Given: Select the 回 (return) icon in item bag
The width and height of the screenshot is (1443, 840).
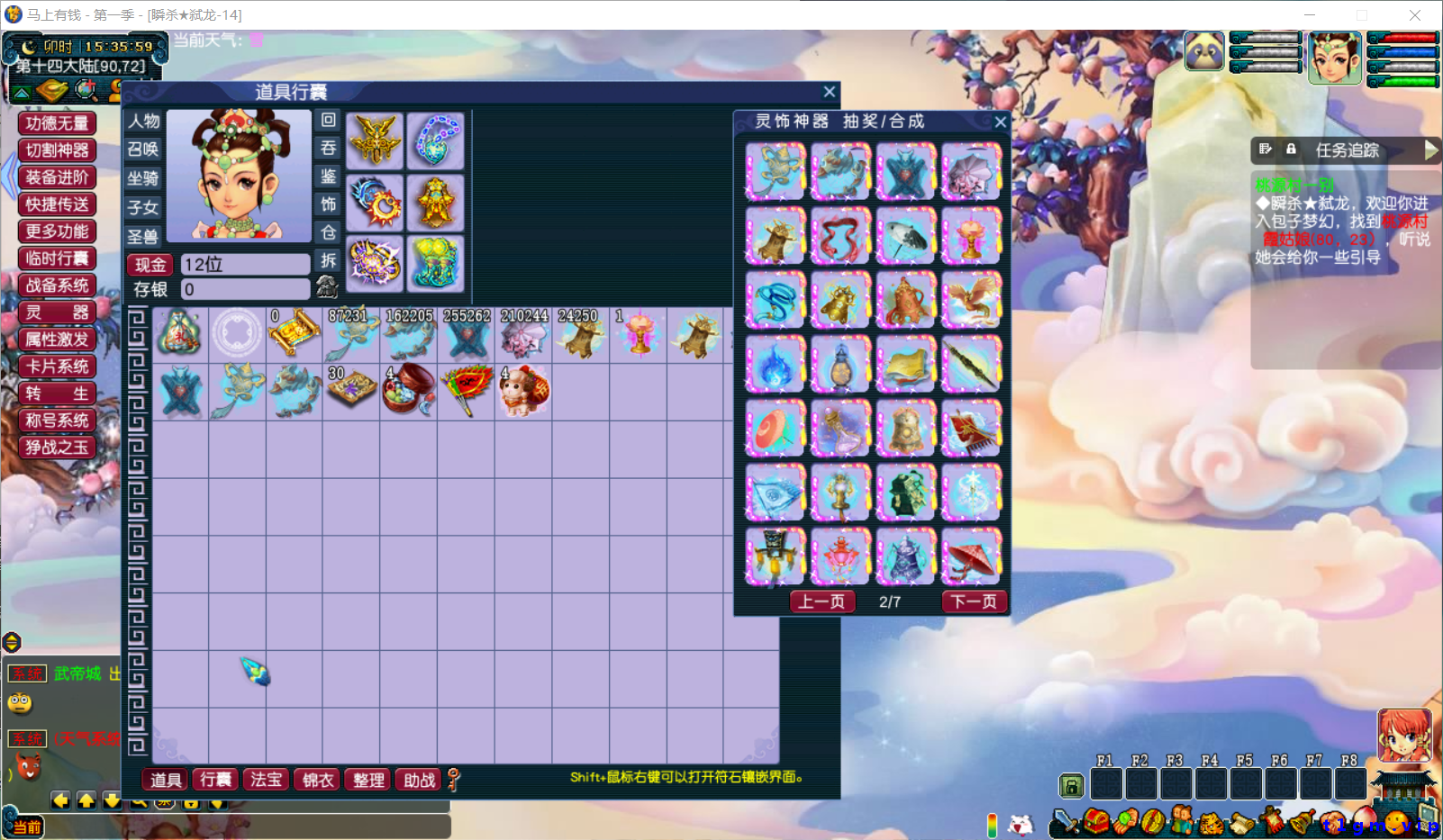Looking at the screenshot, I should point(328,121).
